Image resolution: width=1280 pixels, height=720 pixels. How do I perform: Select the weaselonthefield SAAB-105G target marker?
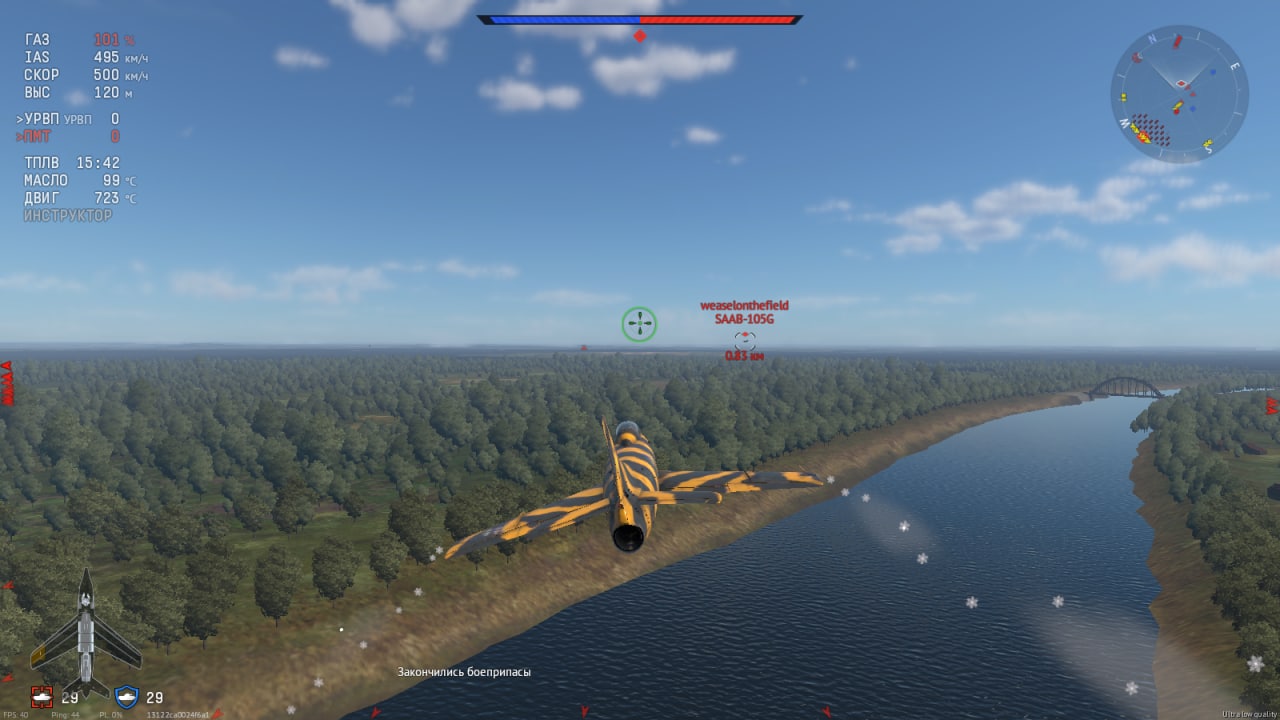[744, 340]
